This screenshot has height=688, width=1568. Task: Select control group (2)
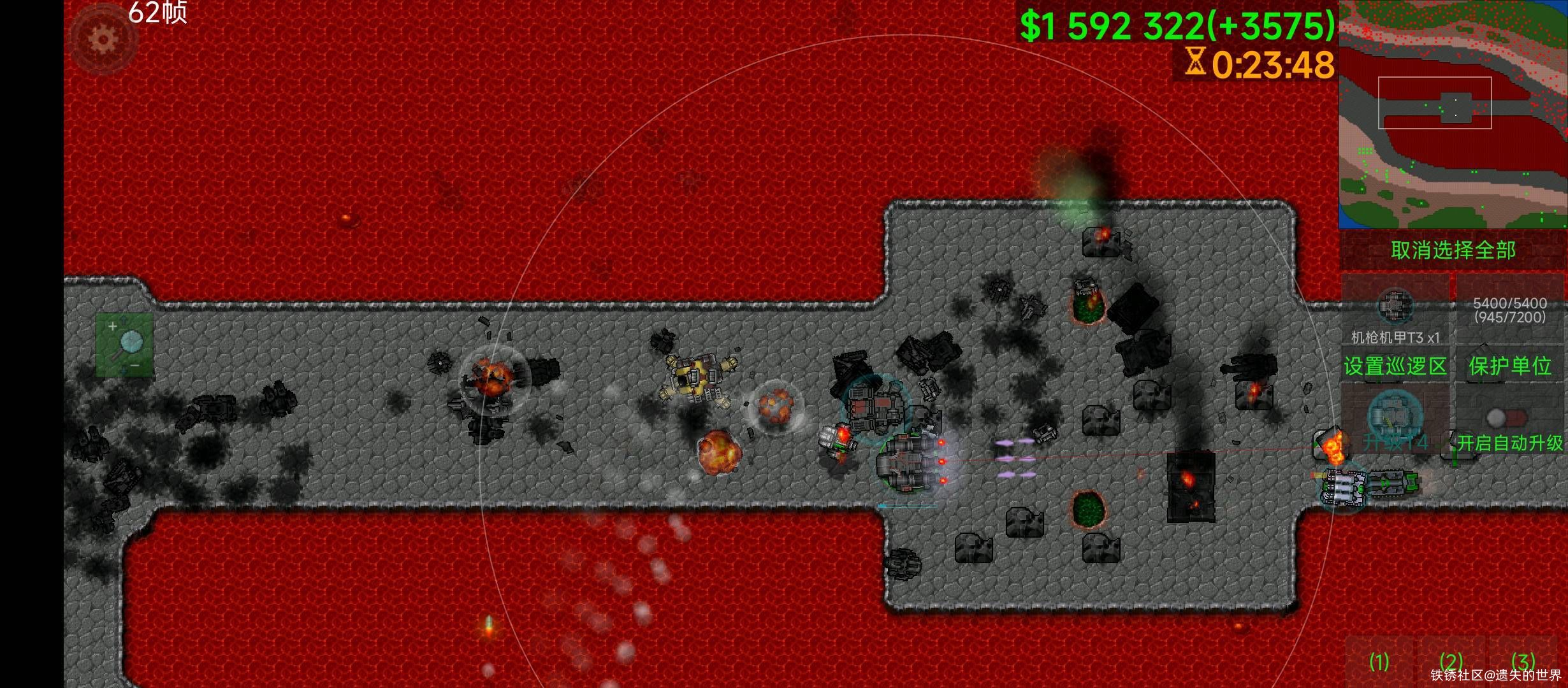[1451, 663]
